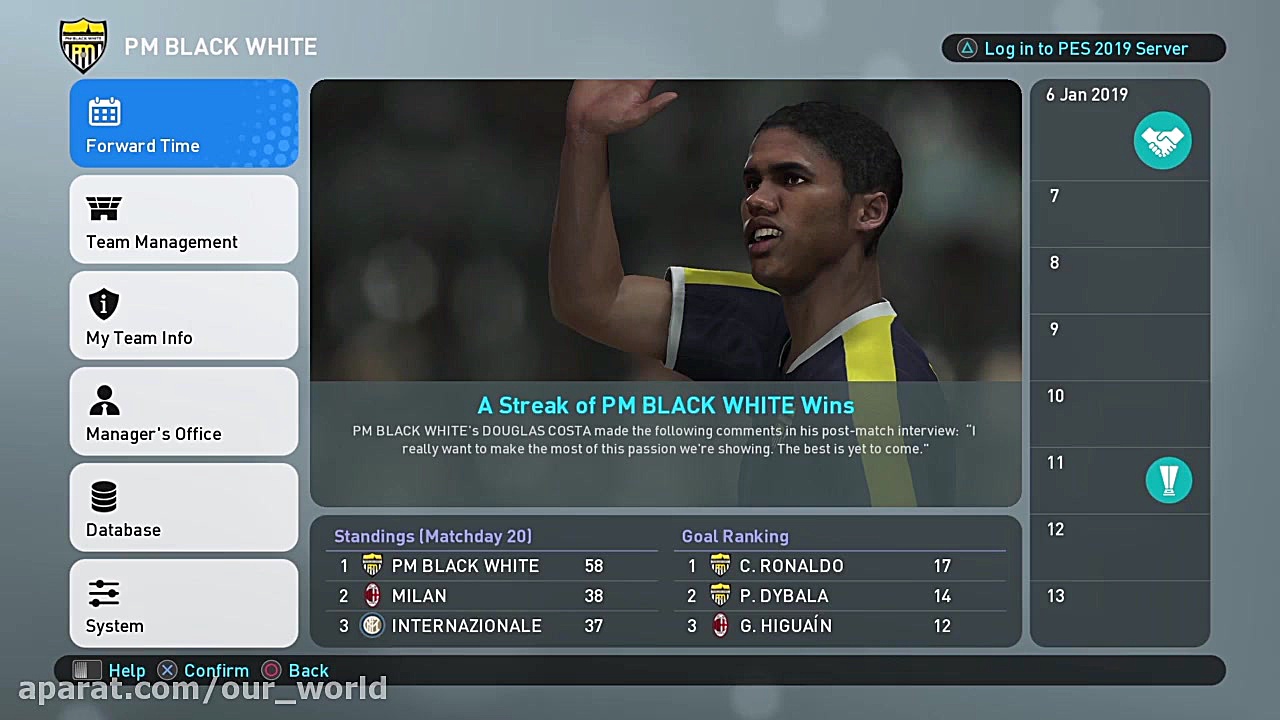Screen dimensions: 1280x720
Task: Open My Team Info via the info shield icon
Action: click(x=104, y=304)
